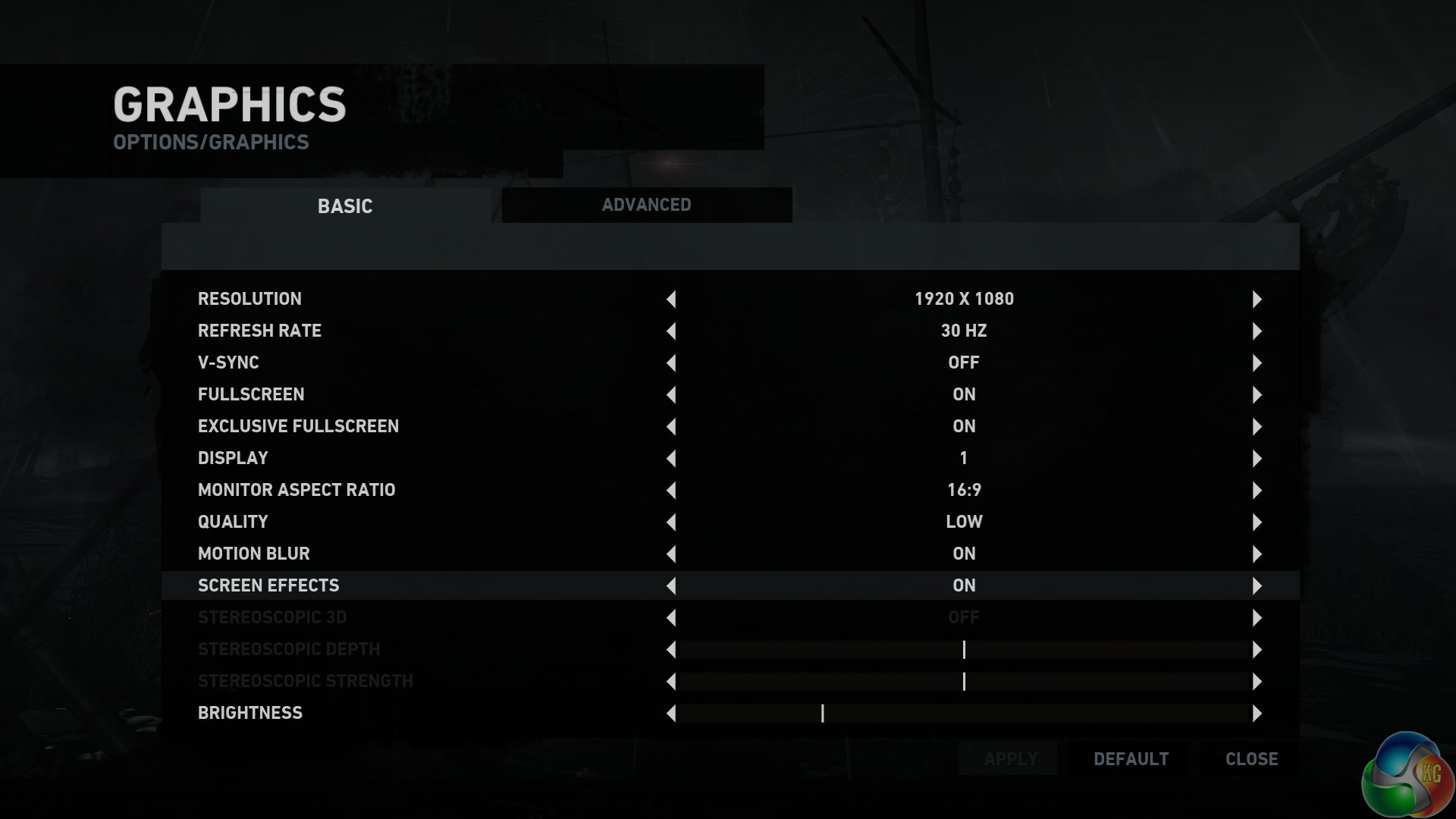This screenshot has height=819, width=1456.
Task: Increase Brightness with the right arrow
Action: tap(1257, 714)
